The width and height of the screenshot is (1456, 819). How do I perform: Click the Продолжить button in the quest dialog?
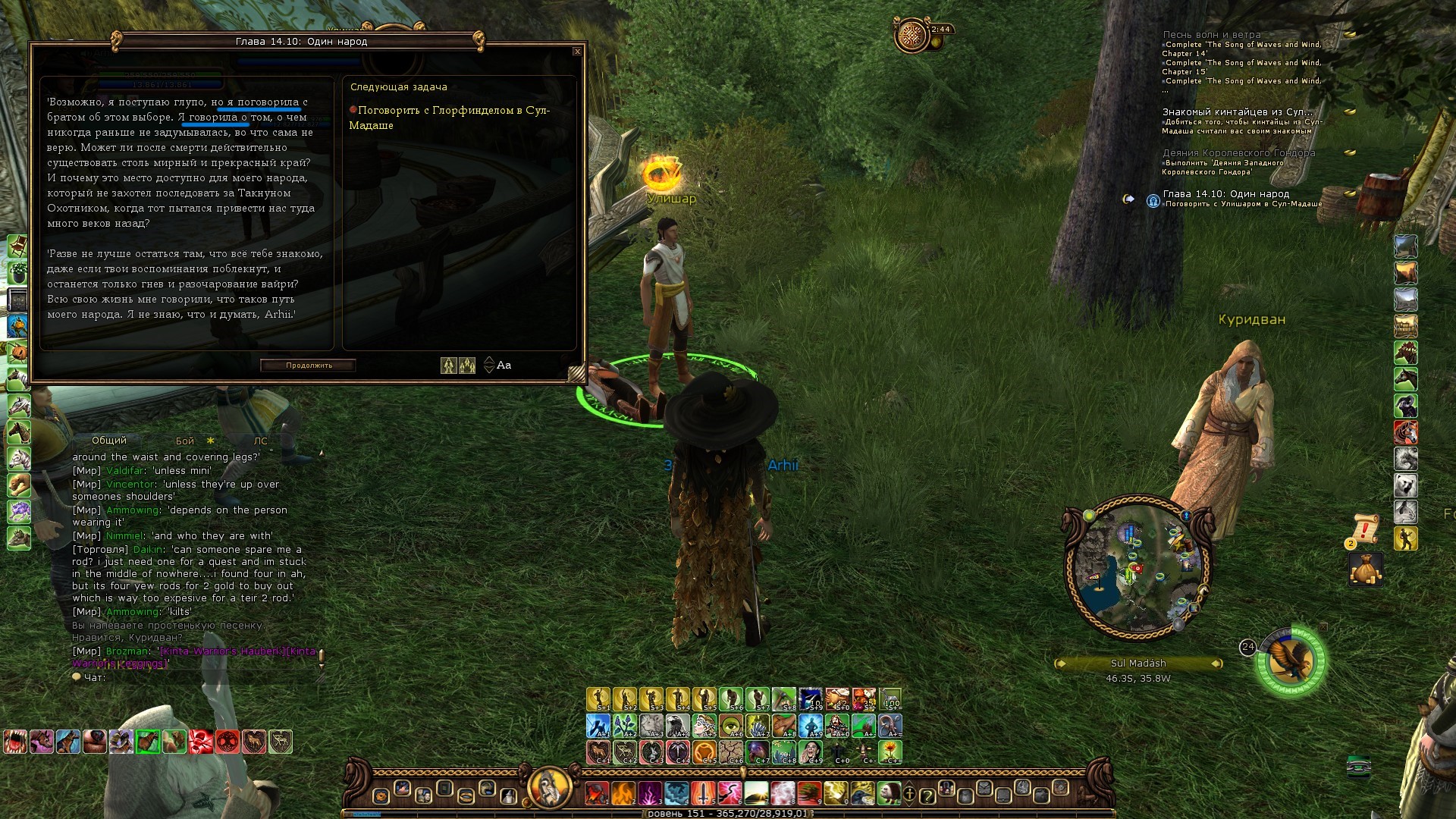pyautogui.click(x=309, y=366)
